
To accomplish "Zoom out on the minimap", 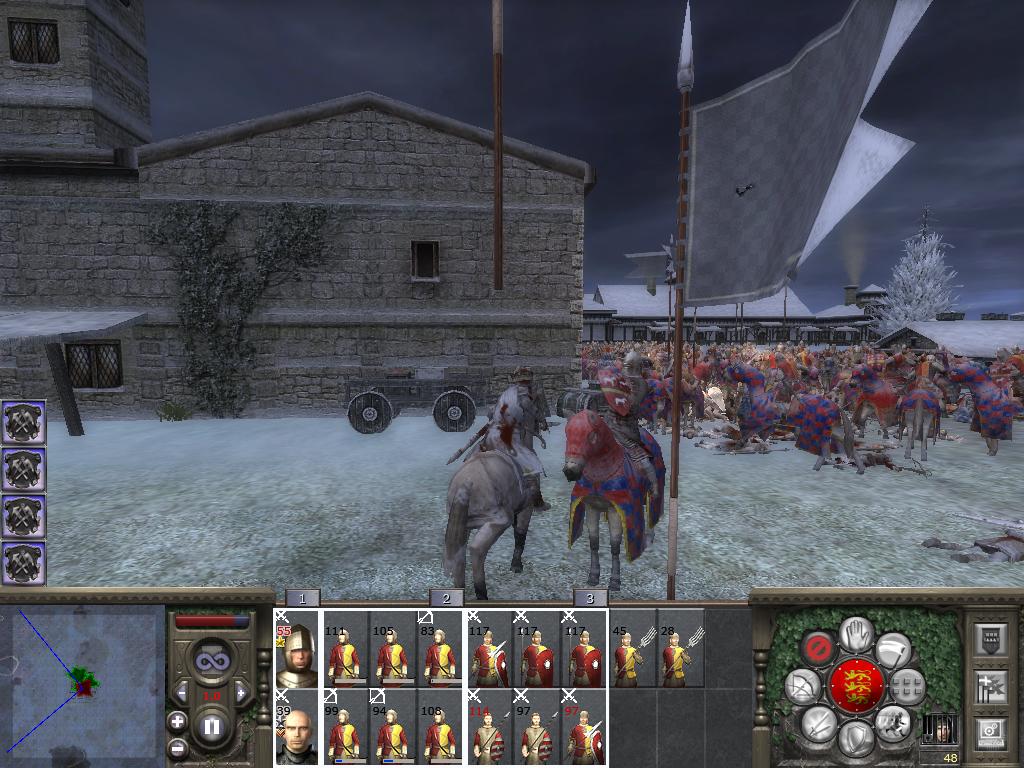I will pos(177,747).
